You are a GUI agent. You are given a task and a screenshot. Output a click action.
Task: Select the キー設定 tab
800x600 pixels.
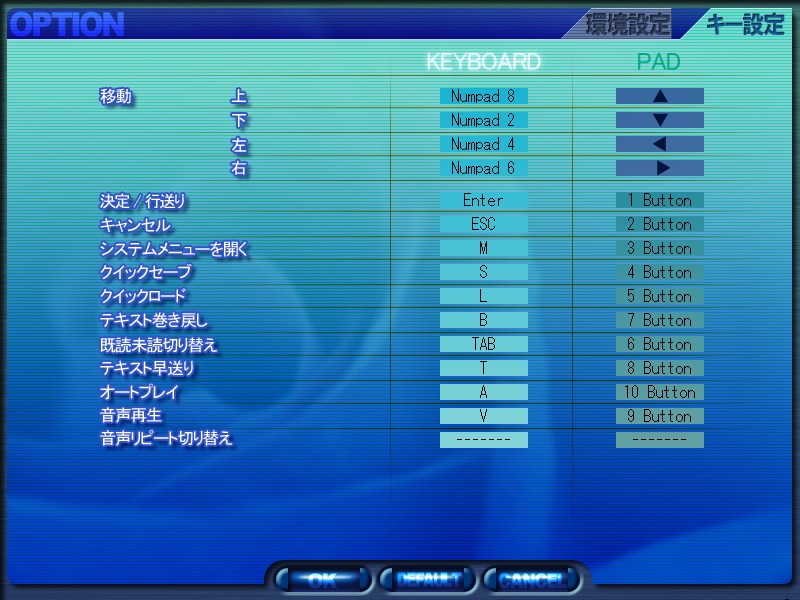pos(745,24)
